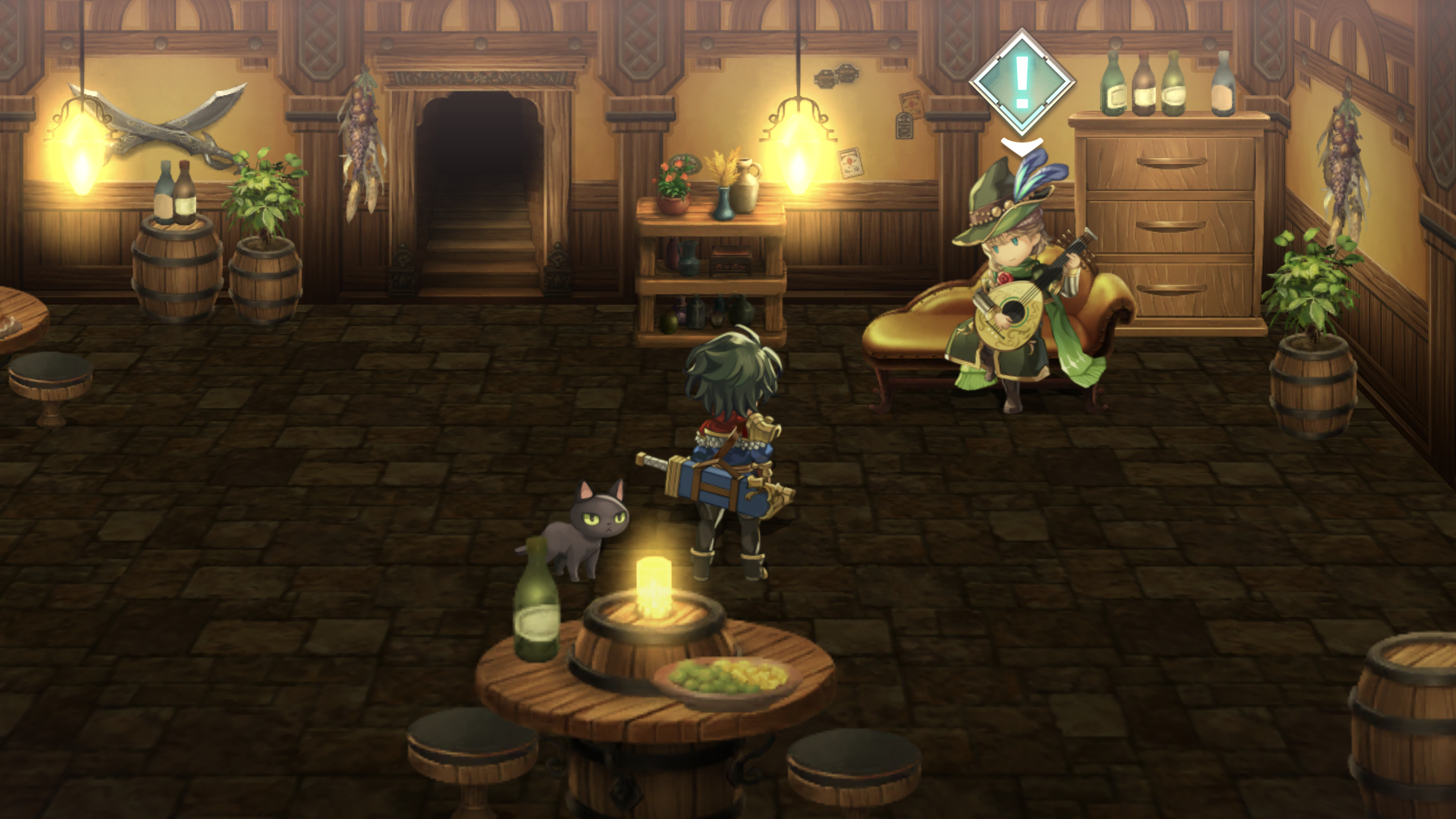Tap the exclamation mark interaction marker
This screenshot has height=819, width=1456.
1021,83
